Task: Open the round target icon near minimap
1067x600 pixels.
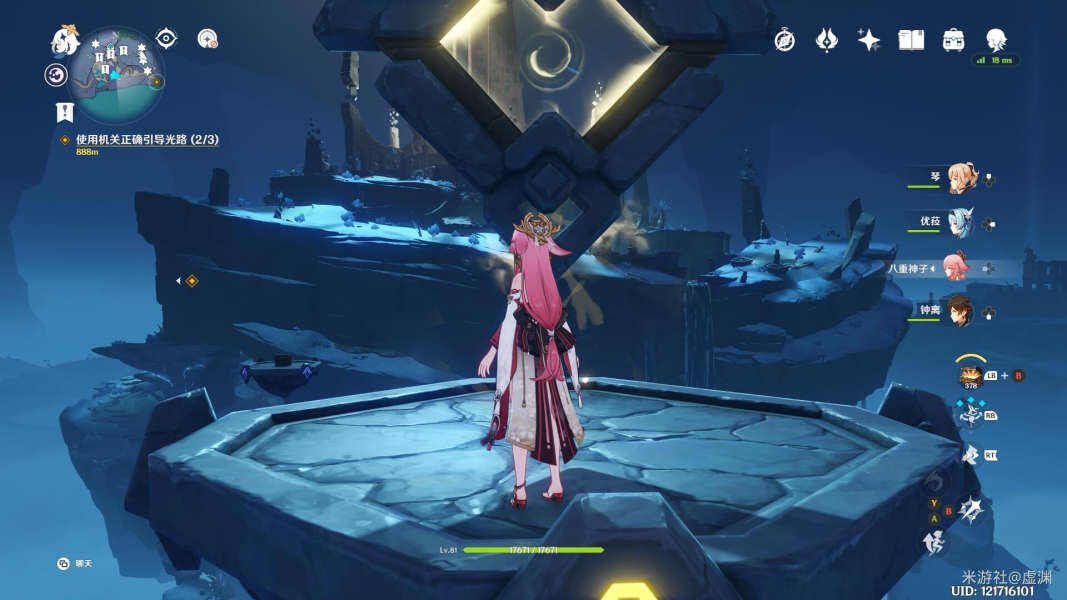Action: tap(207, 39)
